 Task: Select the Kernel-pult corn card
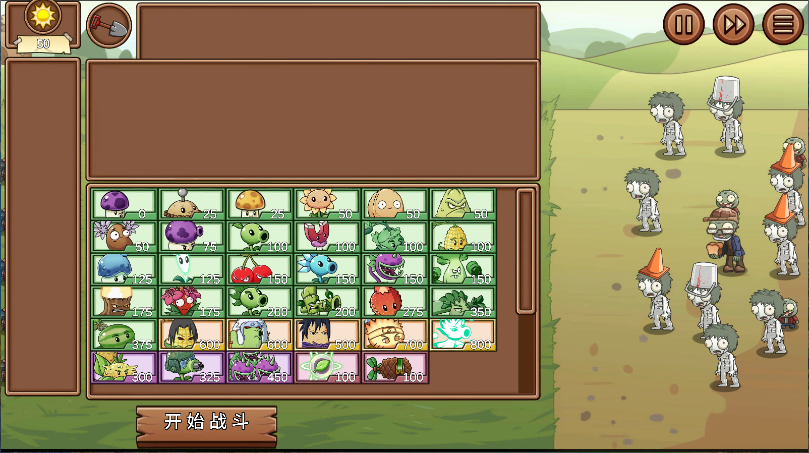coord(462,237)
